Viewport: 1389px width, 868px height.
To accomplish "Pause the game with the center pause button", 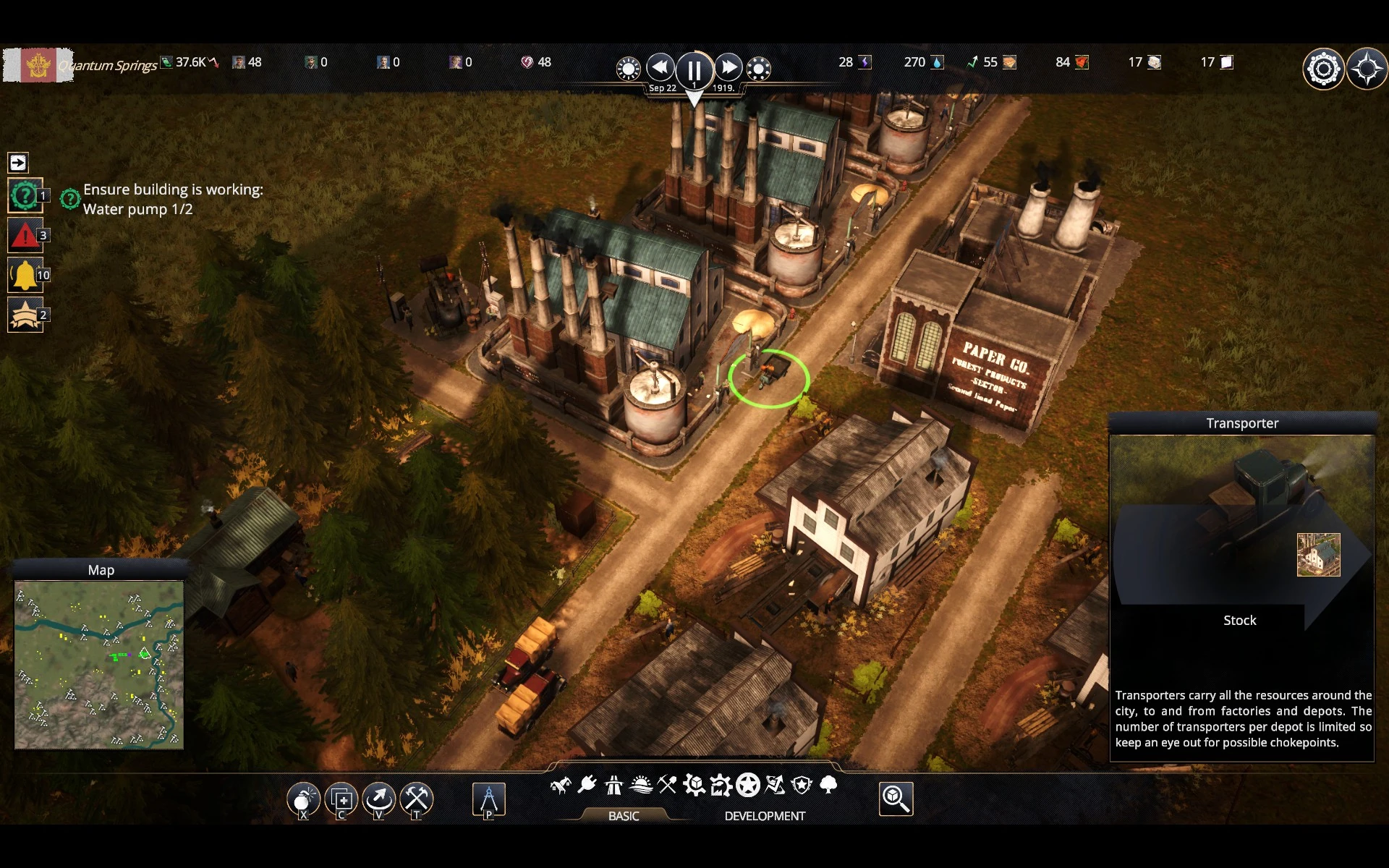I will coord(694,70).
